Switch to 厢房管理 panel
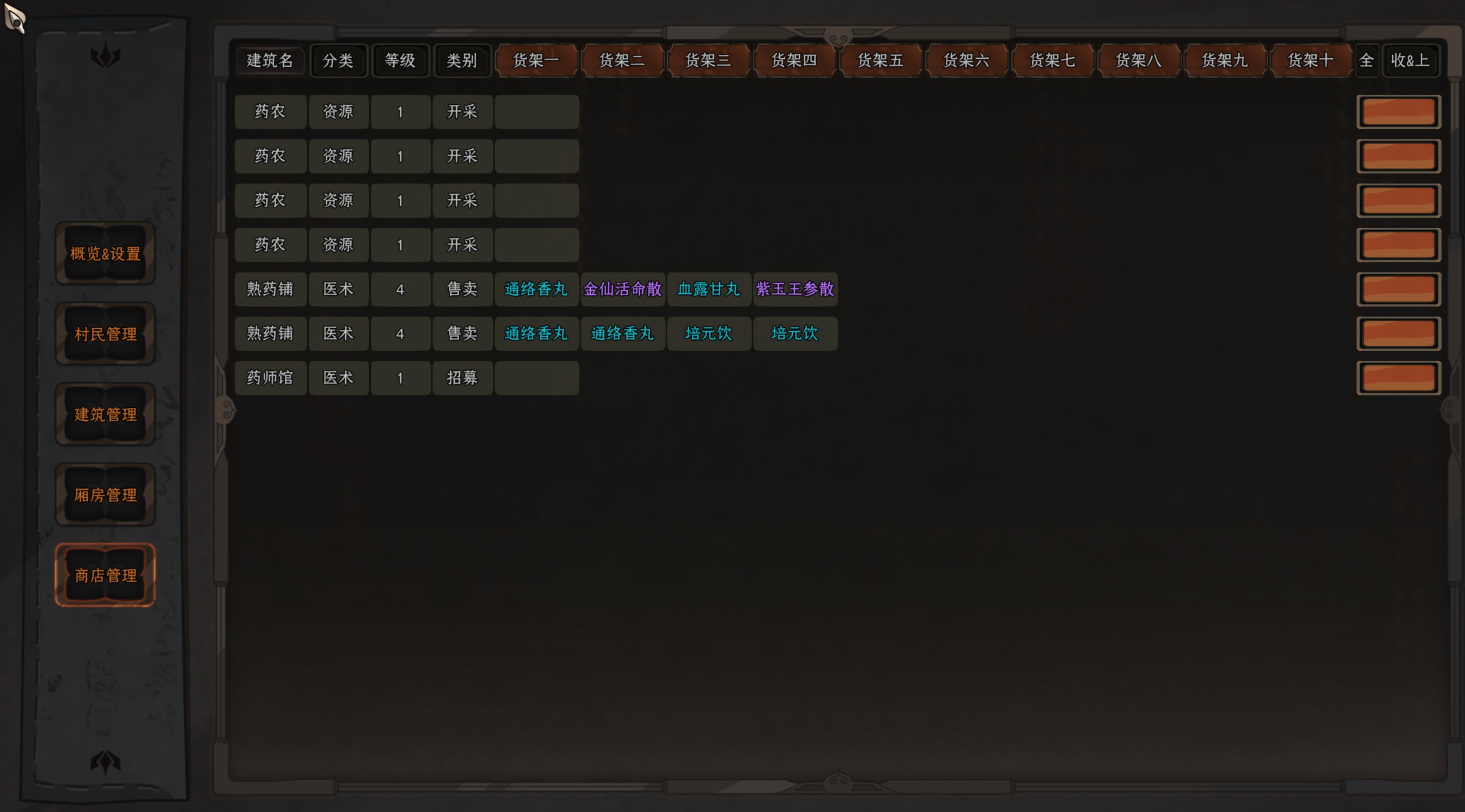Screen dimensions: 1465x812 point(105,495)
